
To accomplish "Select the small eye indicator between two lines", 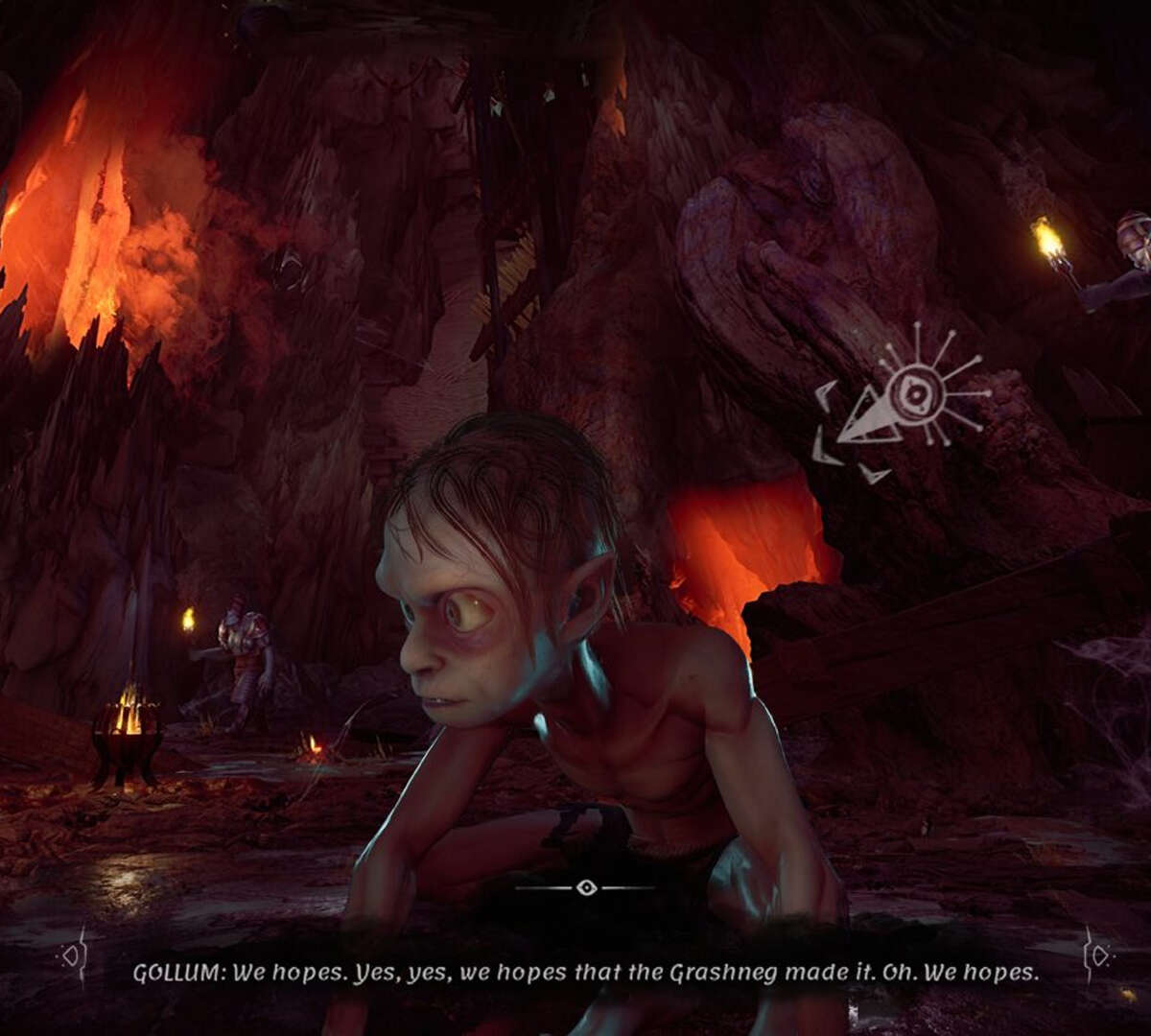I will point(586,888).
